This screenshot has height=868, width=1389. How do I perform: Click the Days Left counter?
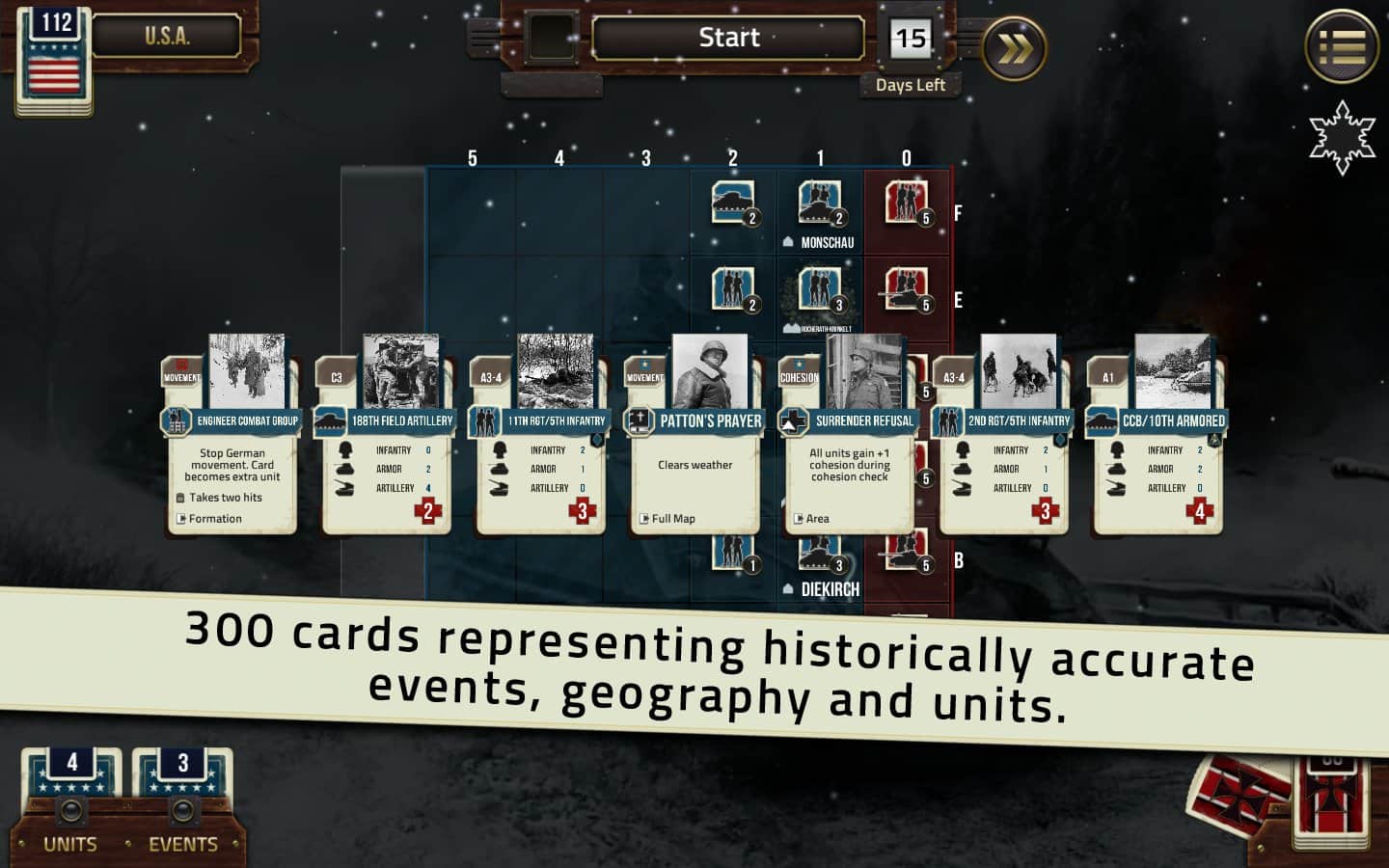pos(911,41)
